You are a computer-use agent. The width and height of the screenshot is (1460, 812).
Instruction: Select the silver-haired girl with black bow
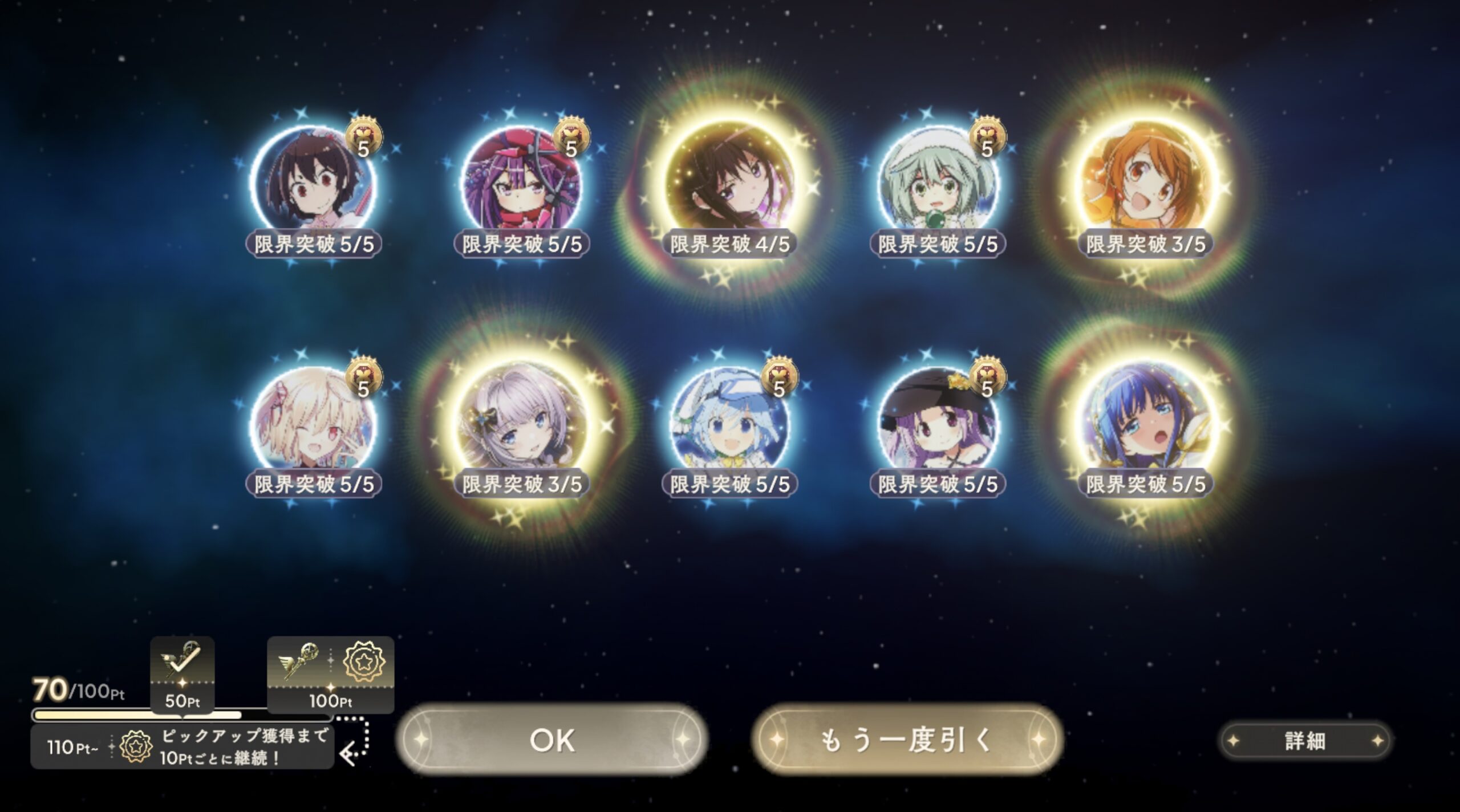[x=521, y=423]
